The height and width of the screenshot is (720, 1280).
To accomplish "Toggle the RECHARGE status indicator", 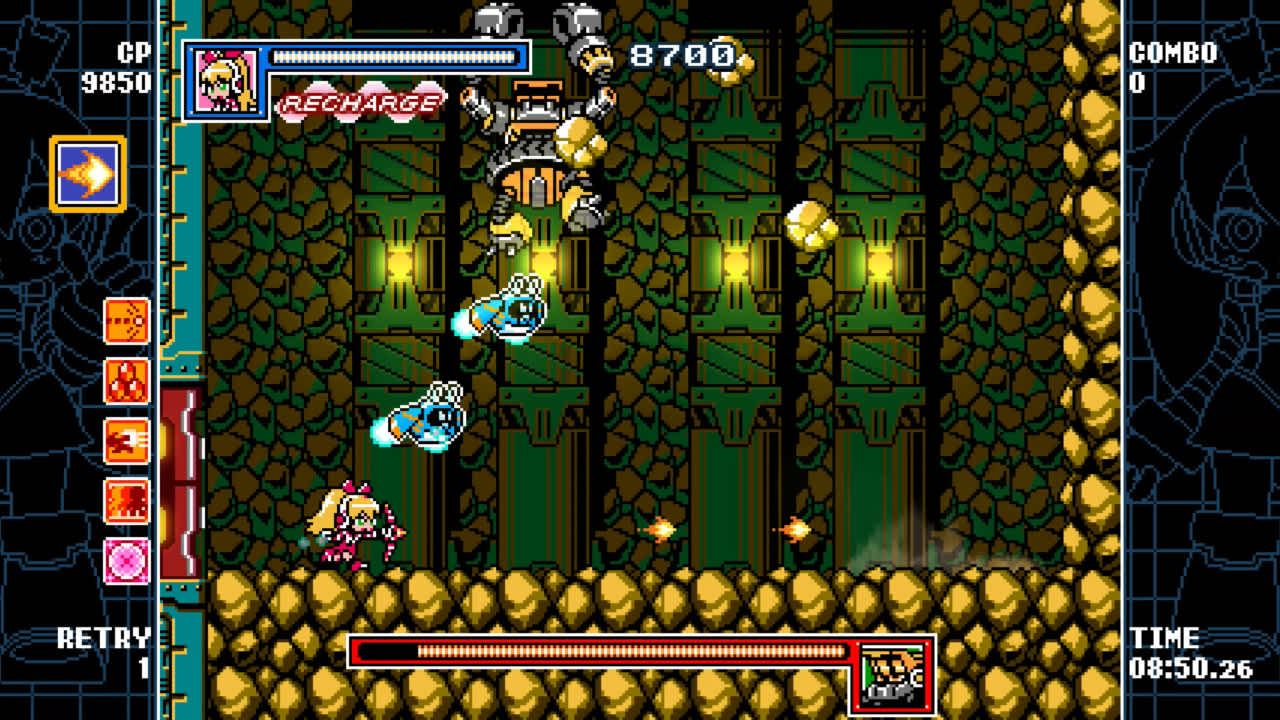I will pos(363,101).
